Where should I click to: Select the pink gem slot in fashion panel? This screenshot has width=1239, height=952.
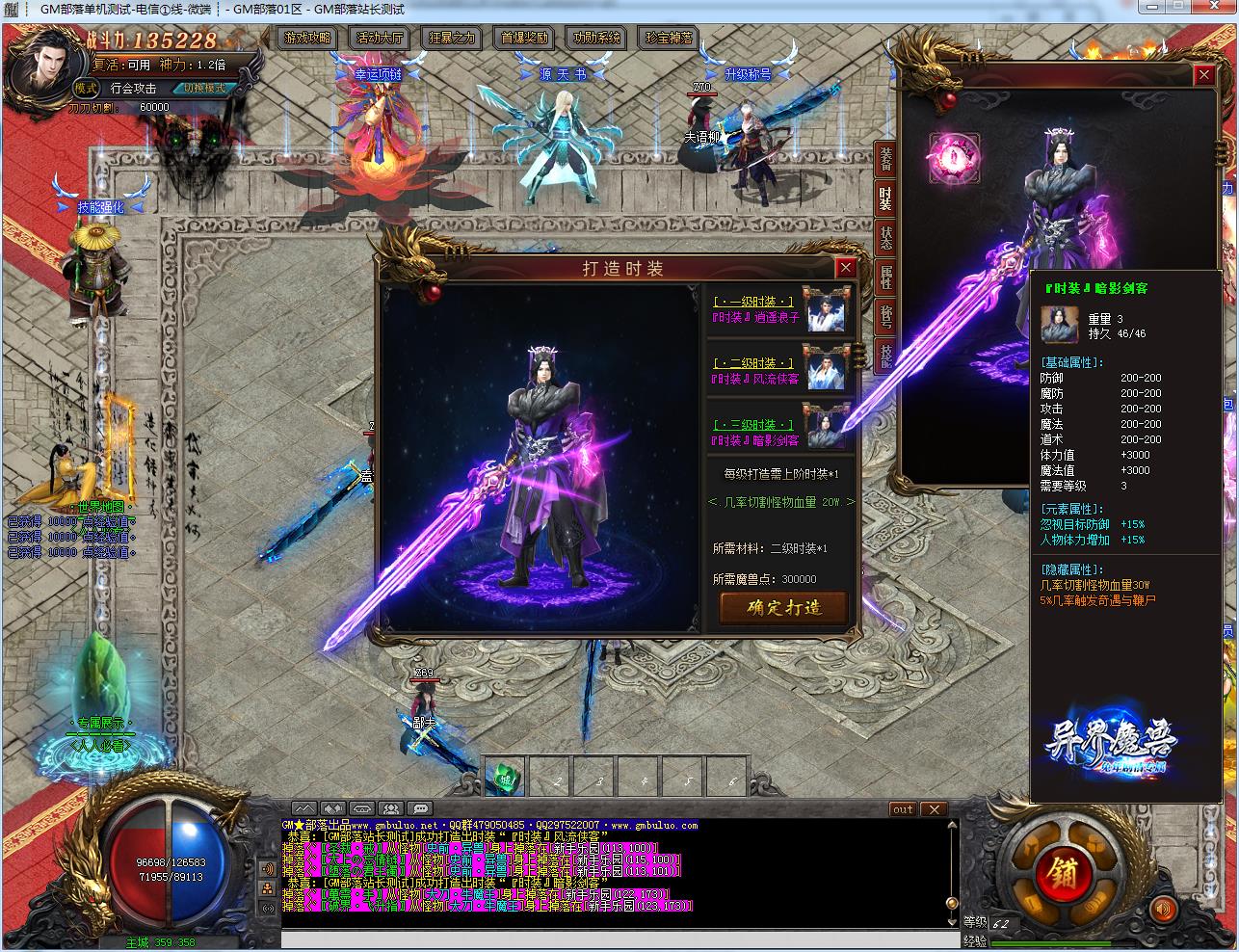(x=953, y=158)
